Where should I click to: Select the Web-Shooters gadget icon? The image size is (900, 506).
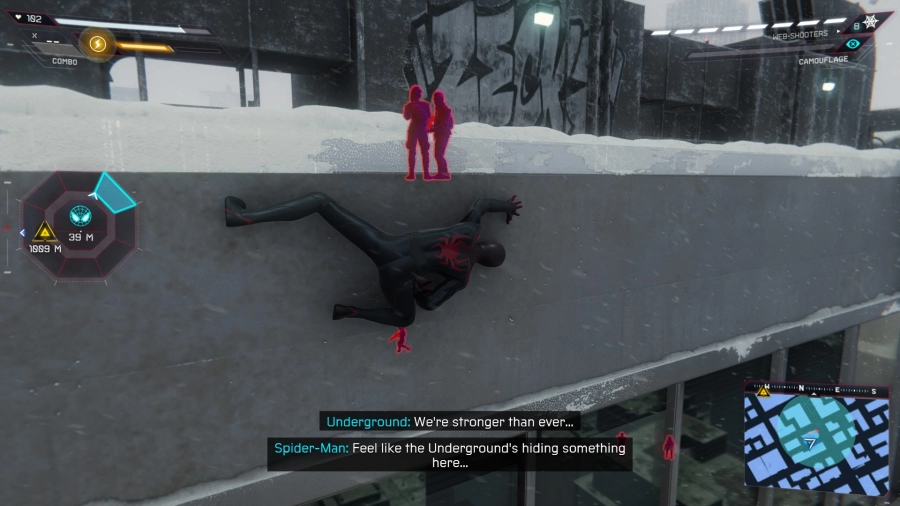click(871, 22)
